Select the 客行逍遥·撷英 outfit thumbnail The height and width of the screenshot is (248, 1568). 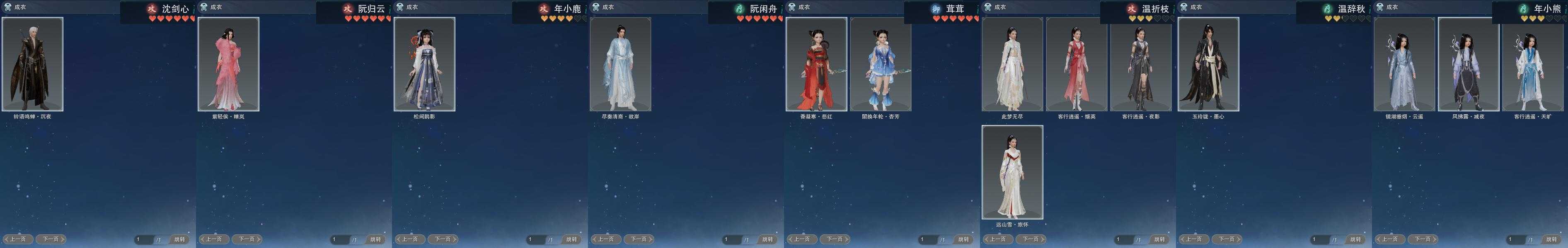click(x=1076, y=64)
